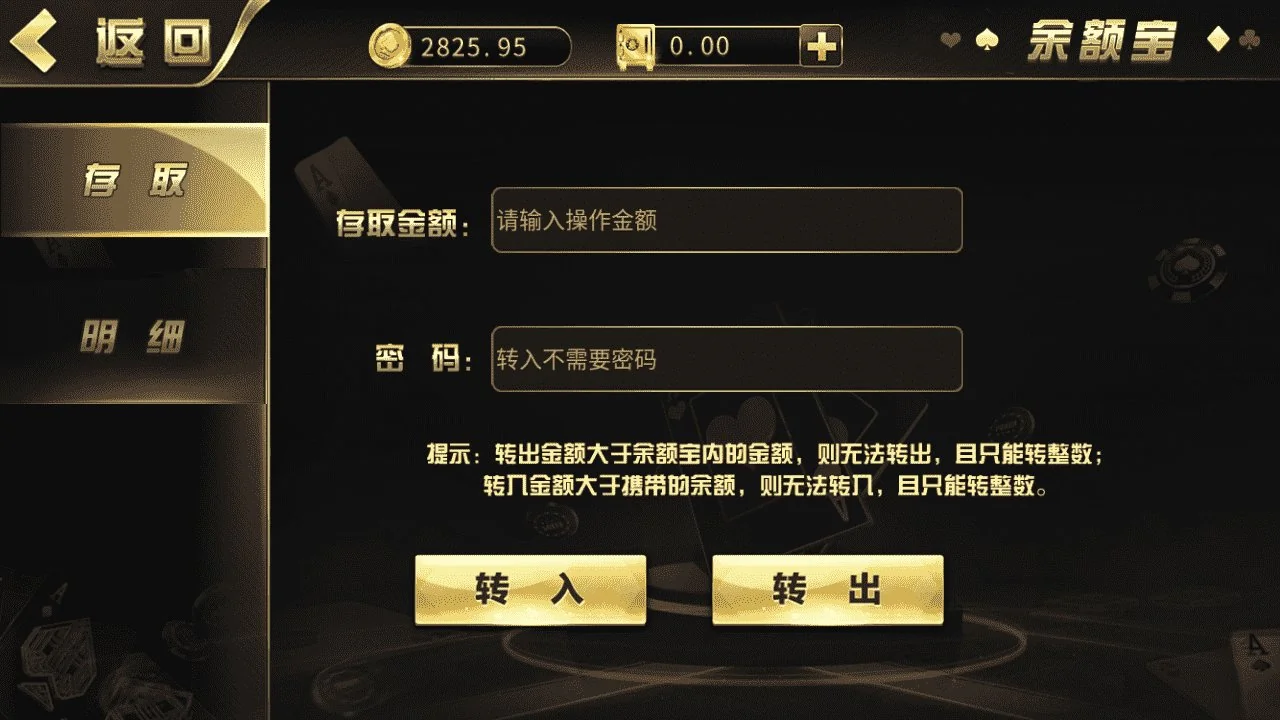The image size is (1280, 720).
Task: Click the spade suit icon near 余额宝
Action: pyautogui.click(x=988, y=41)
